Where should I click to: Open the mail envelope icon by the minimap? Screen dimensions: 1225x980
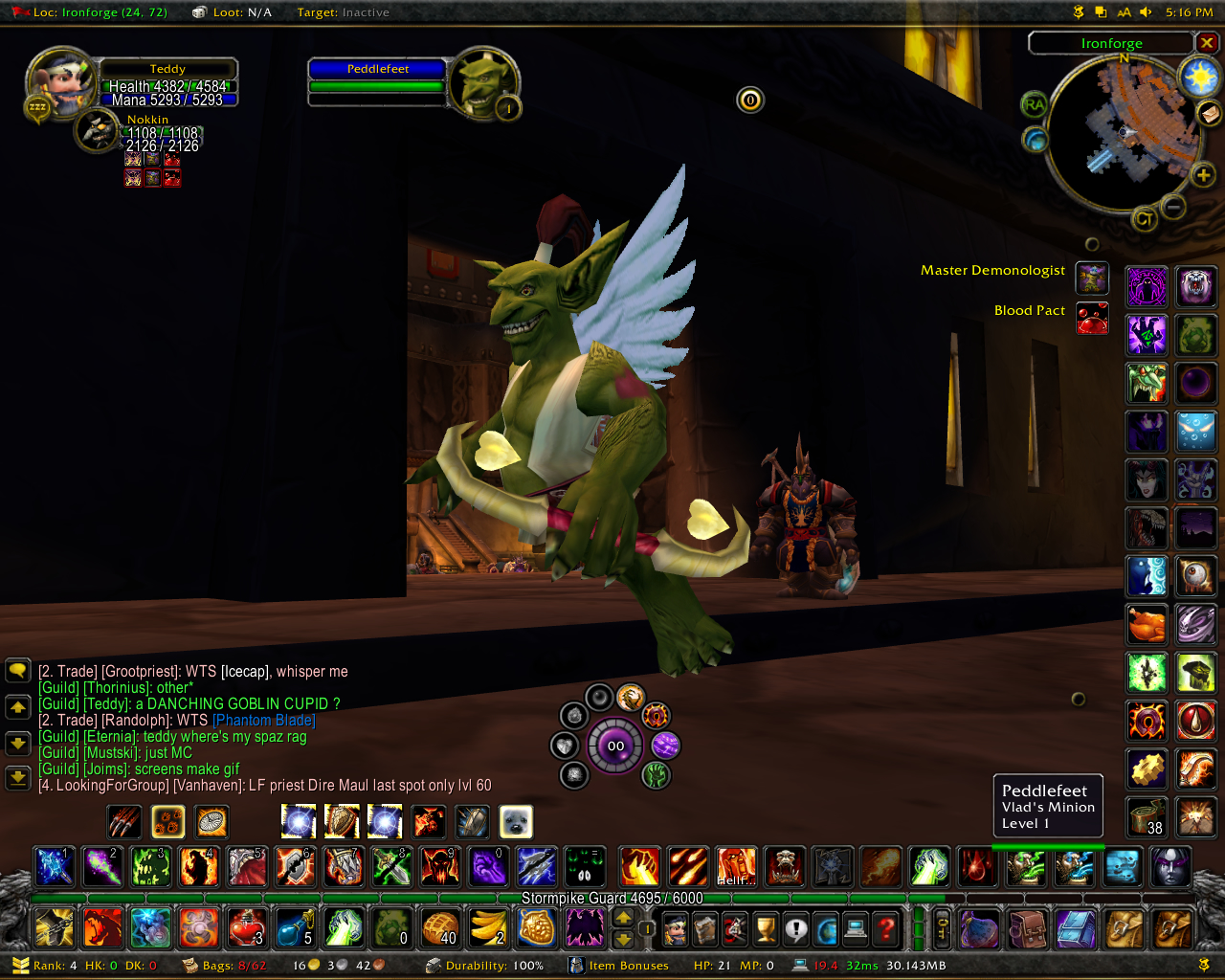pyautogui.click(x=1210, y=114)
